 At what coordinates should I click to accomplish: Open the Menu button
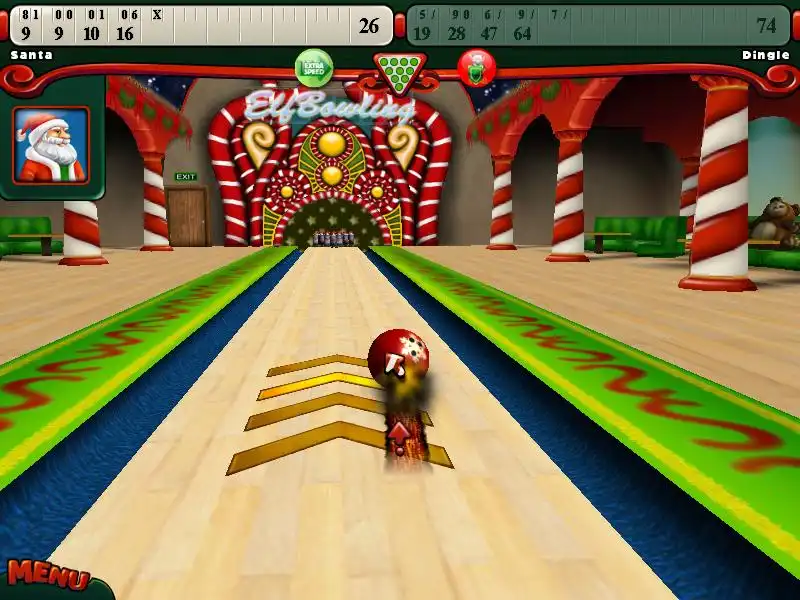[x=47, y=576]
